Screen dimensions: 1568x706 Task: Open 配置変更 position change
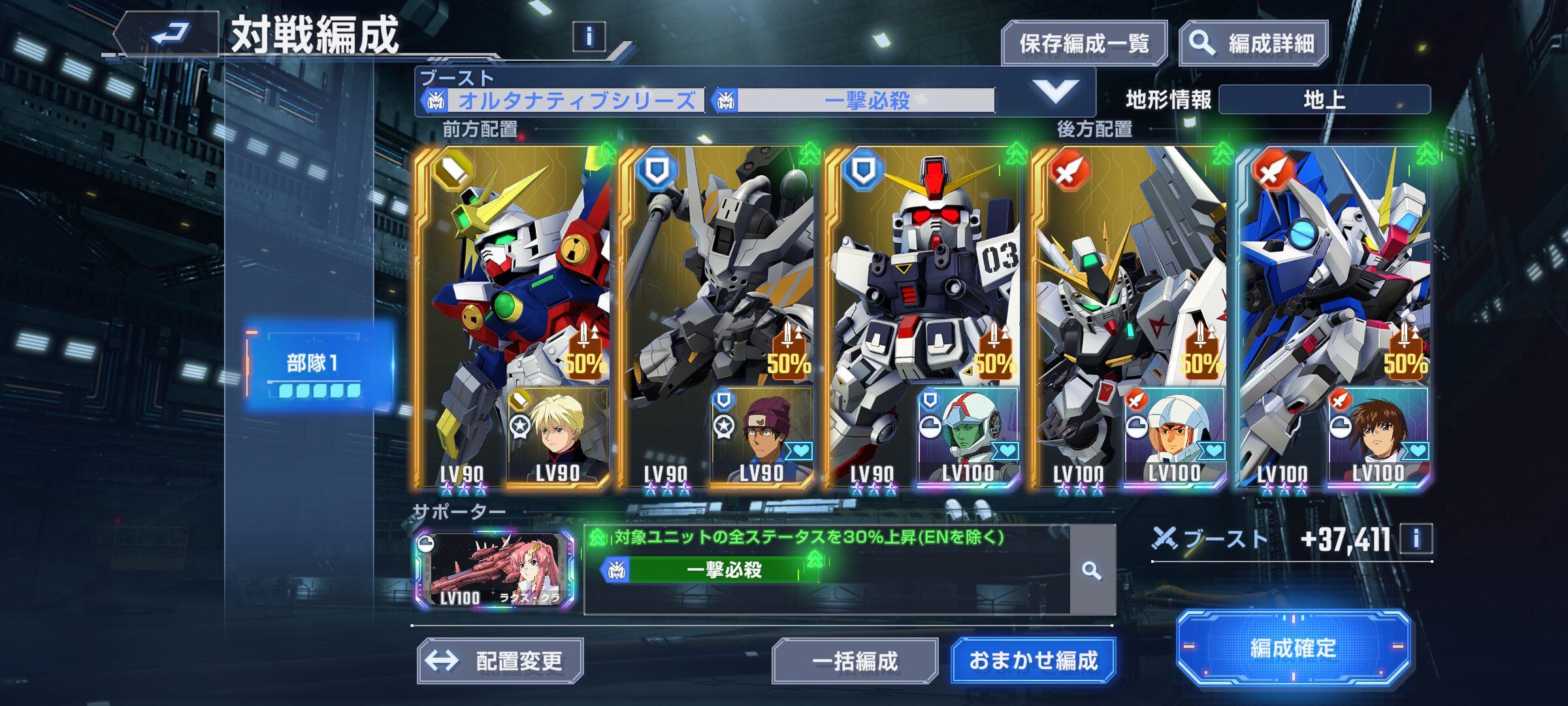(500, 661)
